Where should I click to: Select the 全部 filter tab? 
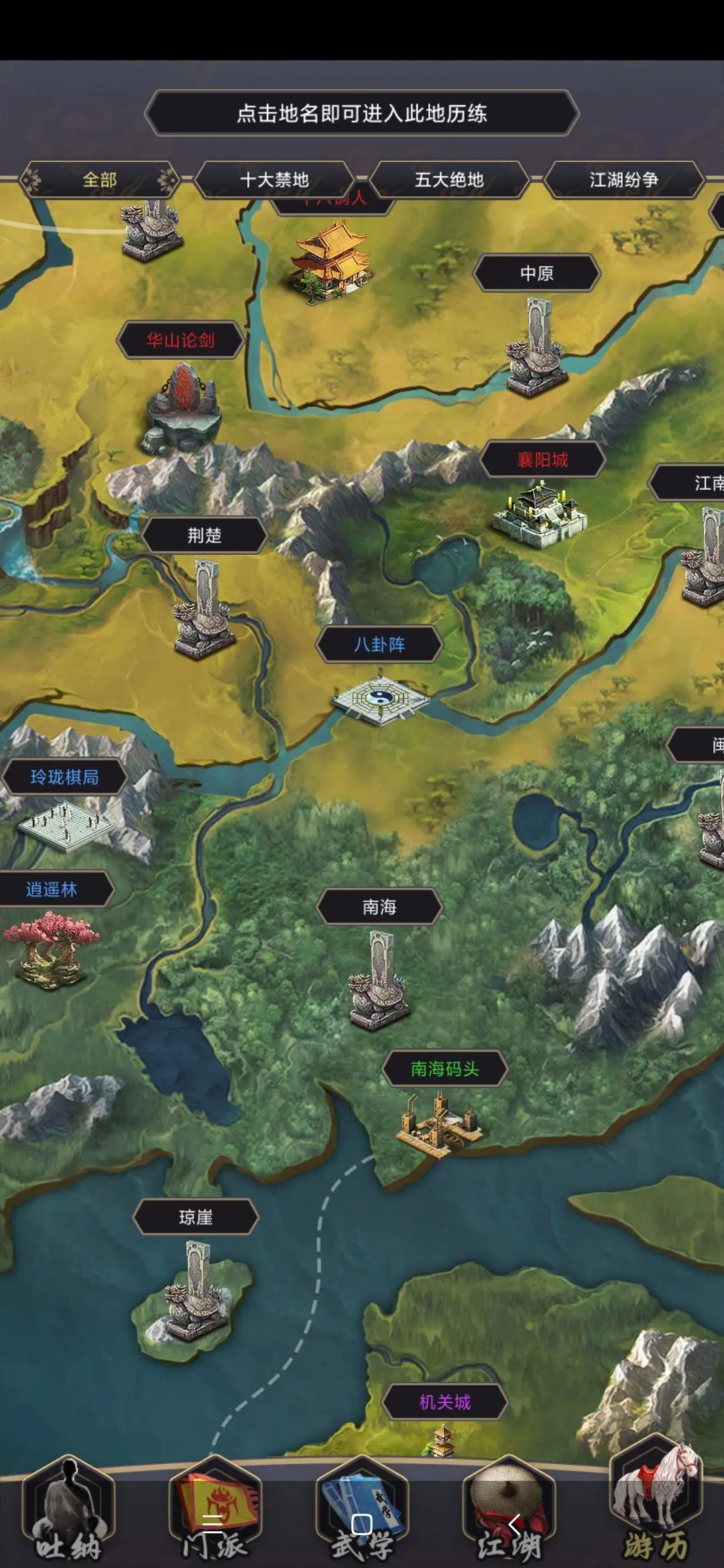pyautogui.click(x=99, y=180)
